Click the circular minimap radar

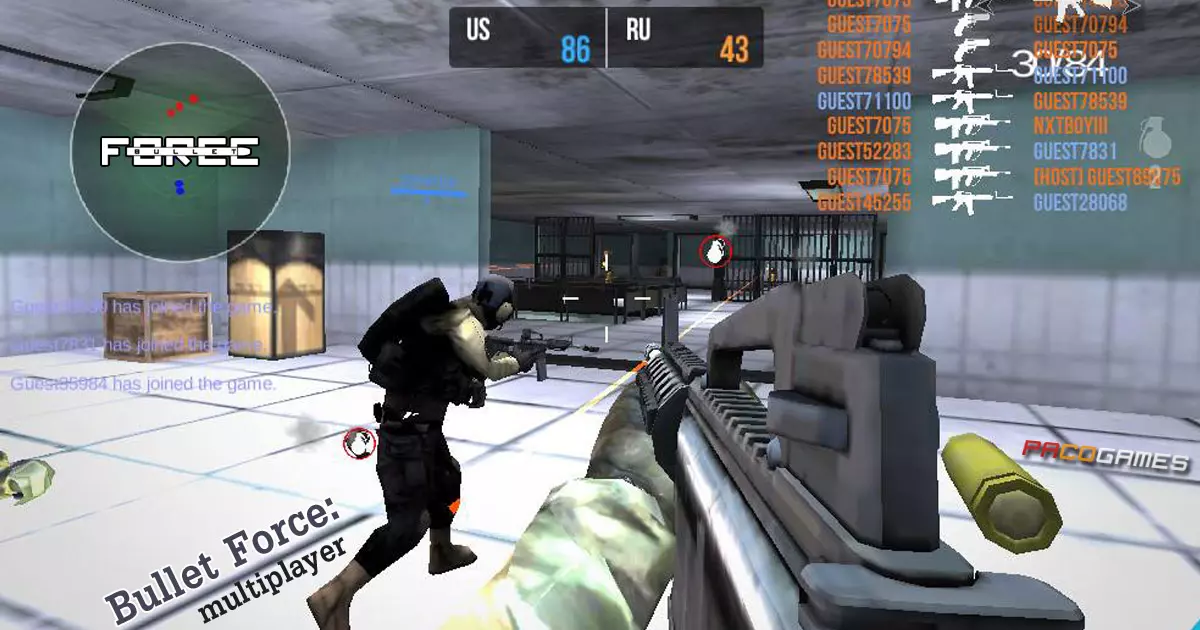180,152
